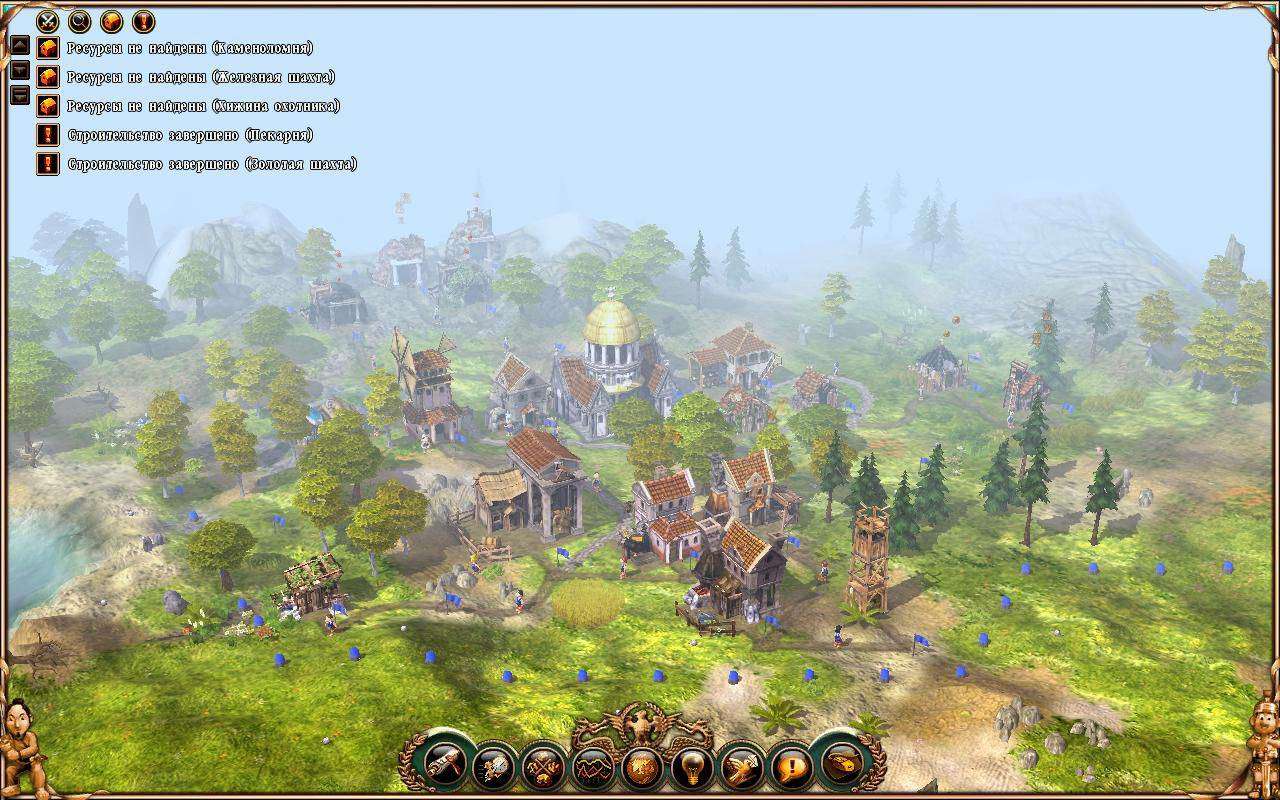
Task: Click the single down arrow message button
Action: coord(20,71)
